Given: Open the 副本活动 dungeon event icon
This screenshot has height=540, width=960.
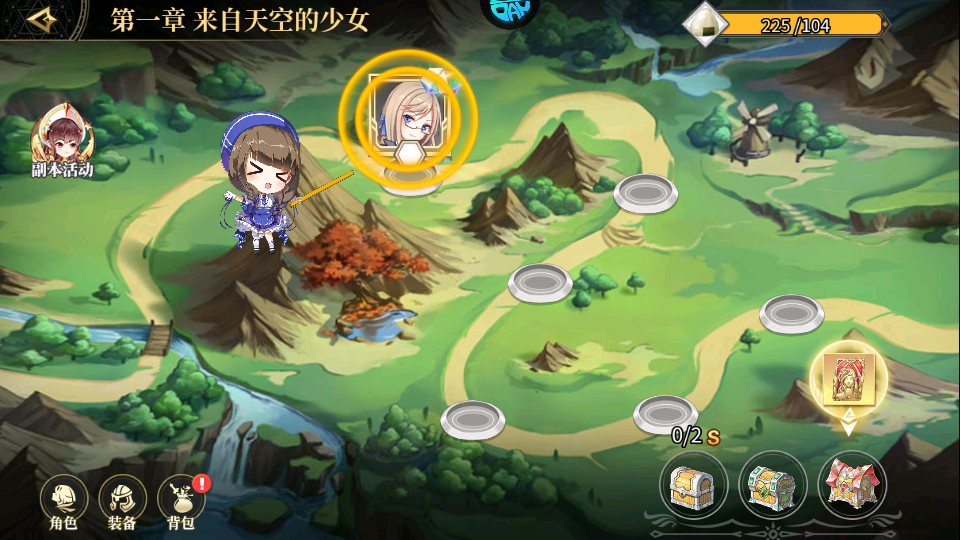Looking at the screenshot, I should 62,143.
